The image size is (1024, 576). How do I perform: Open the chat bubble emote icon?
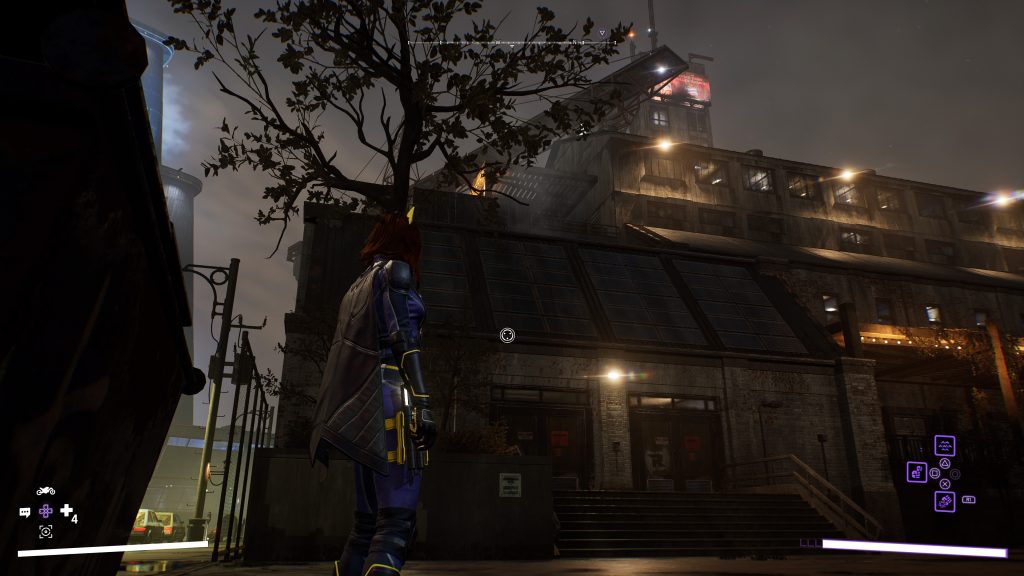25,512
